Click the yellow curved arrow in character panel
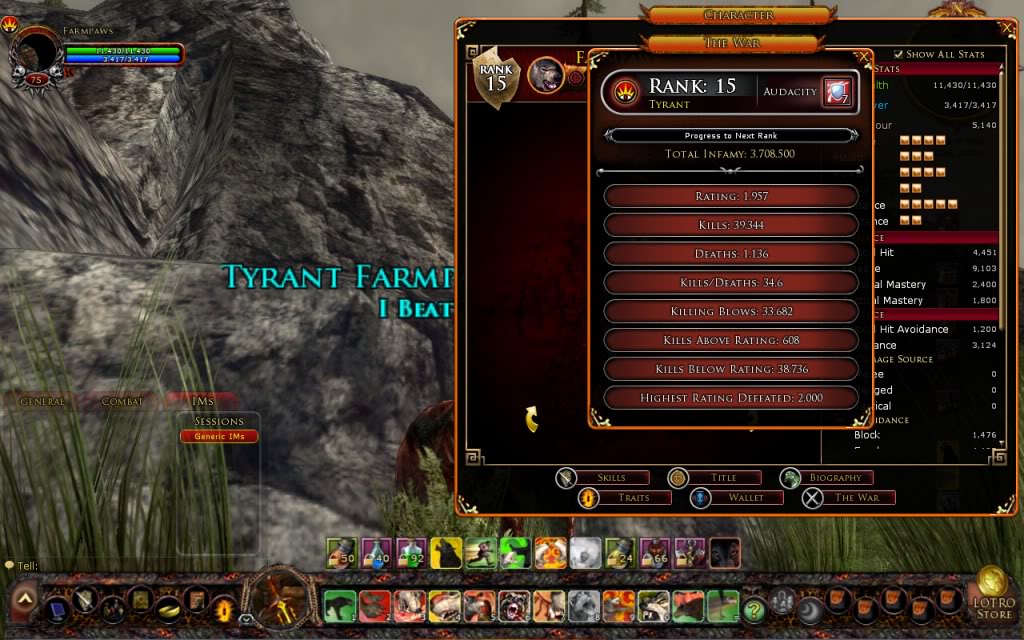This screenshot has width=1024, height=640. pos(532,419)
